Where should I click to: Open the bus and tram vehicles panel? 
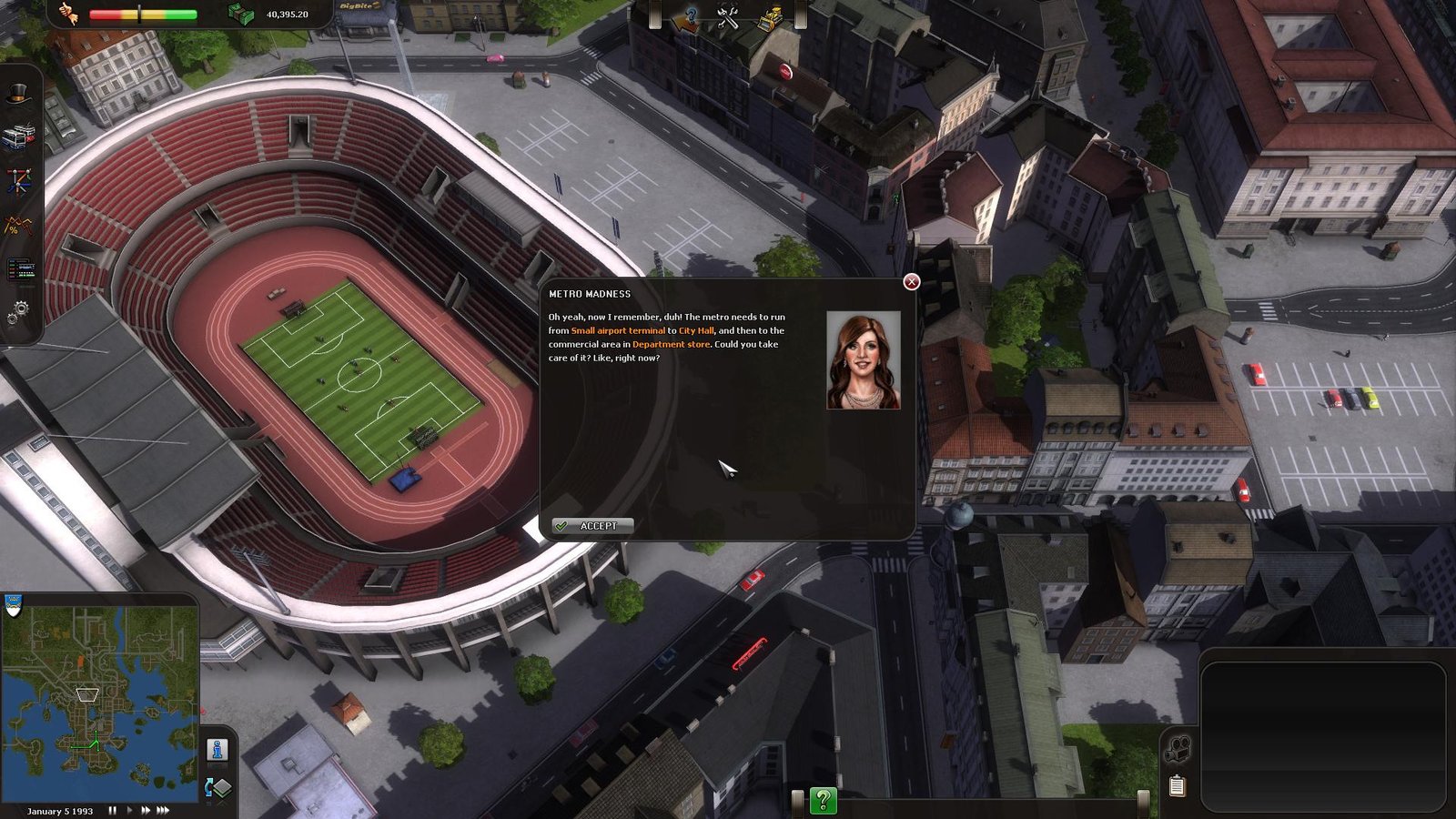coord(18,136)
